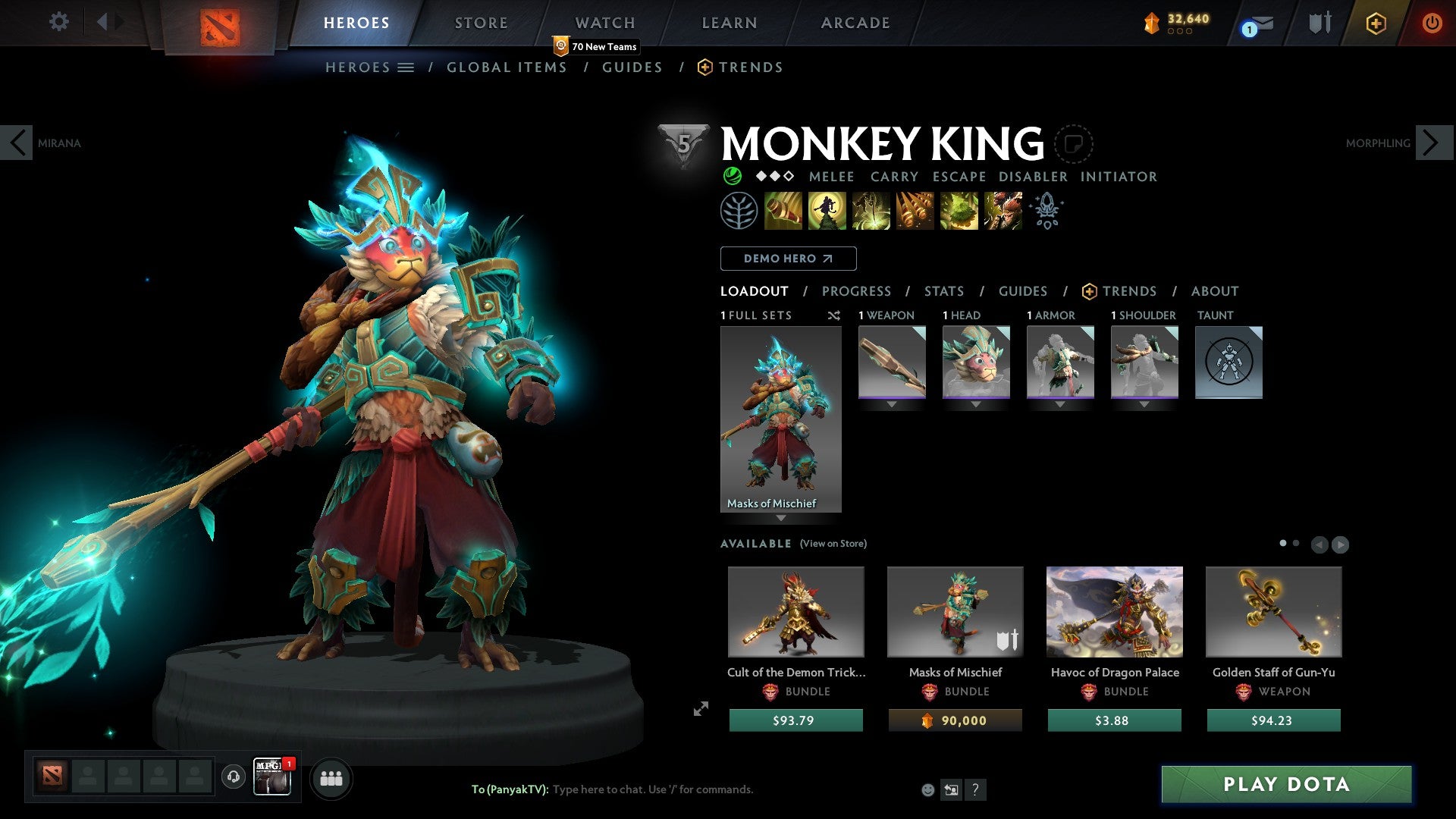Open the emoticon picker beside chat
The width and height of the screenshot is (1456, 819).
pyautogui.click(x=929, y=789)
